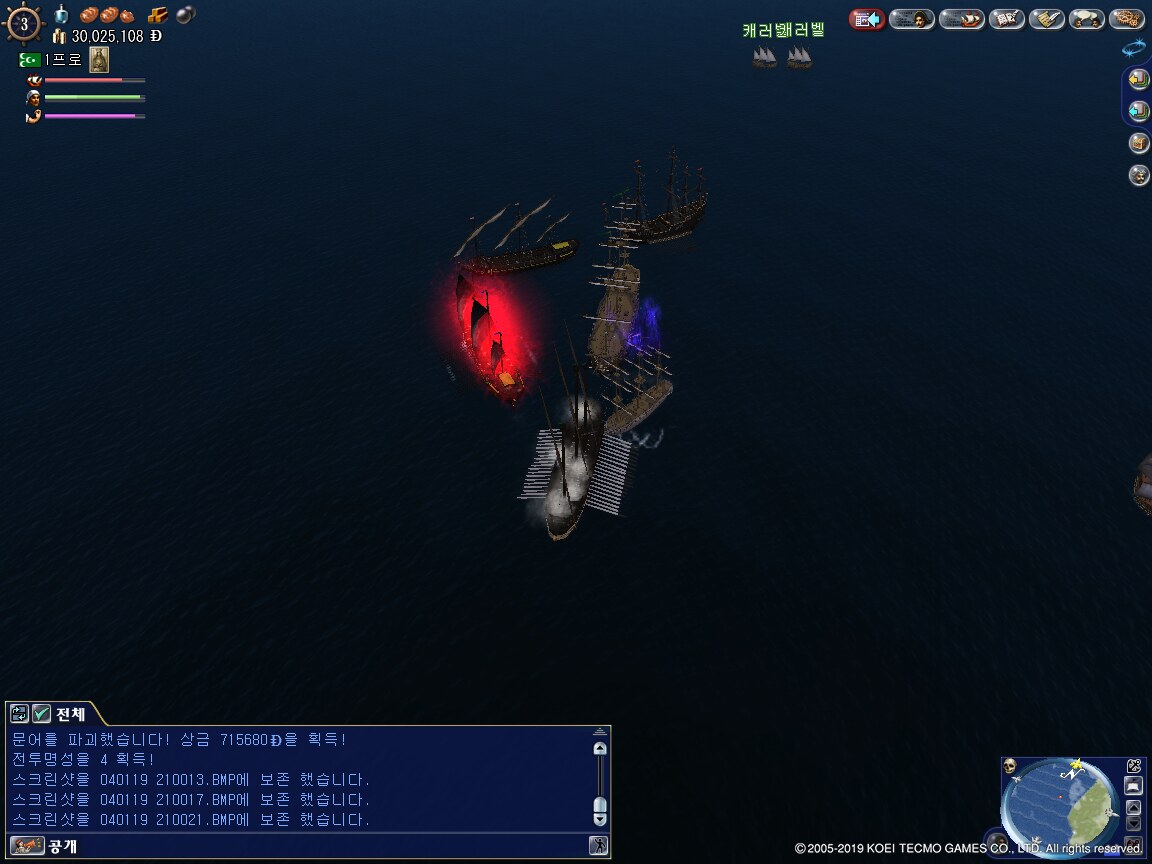Screen dimensions: 1152x864
Task: Click the portrait card next to 1프로
Action: click(x=99, y=60)
